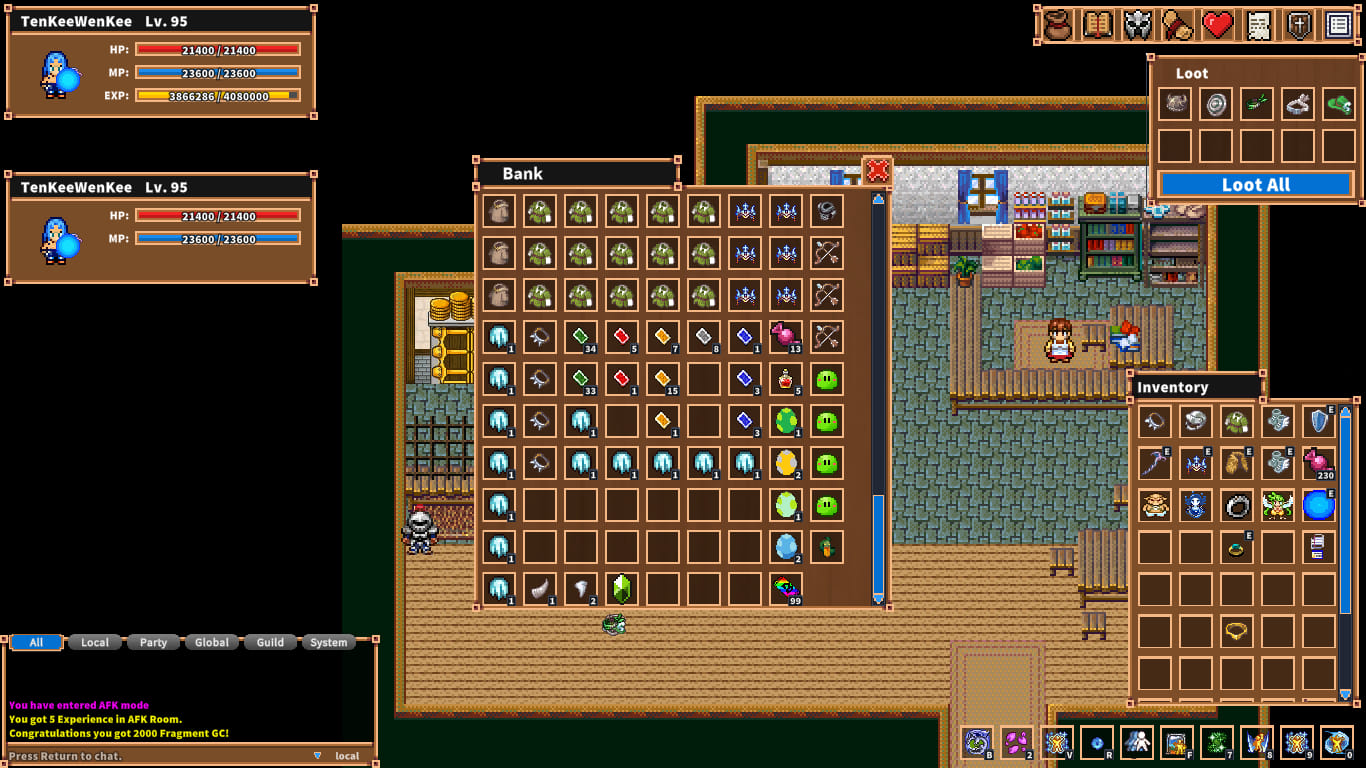The image size is (1366, 768).
Task: Open the shield with cross icon
Action: (1298, 25)
